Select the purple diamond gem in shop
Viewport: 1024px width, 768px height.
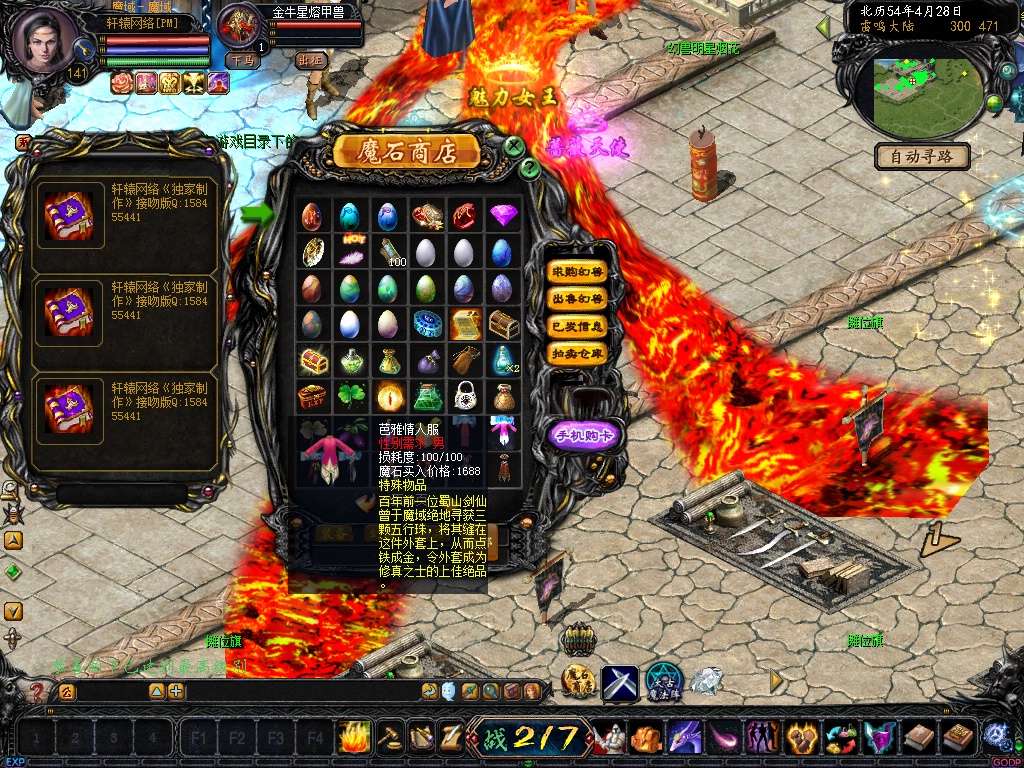502,216
